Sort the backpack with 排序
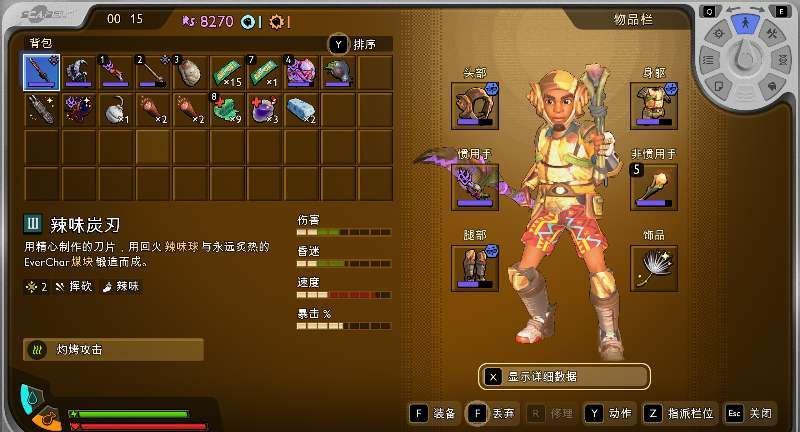This screenshot has height=432, width=800. pos(362,44)
